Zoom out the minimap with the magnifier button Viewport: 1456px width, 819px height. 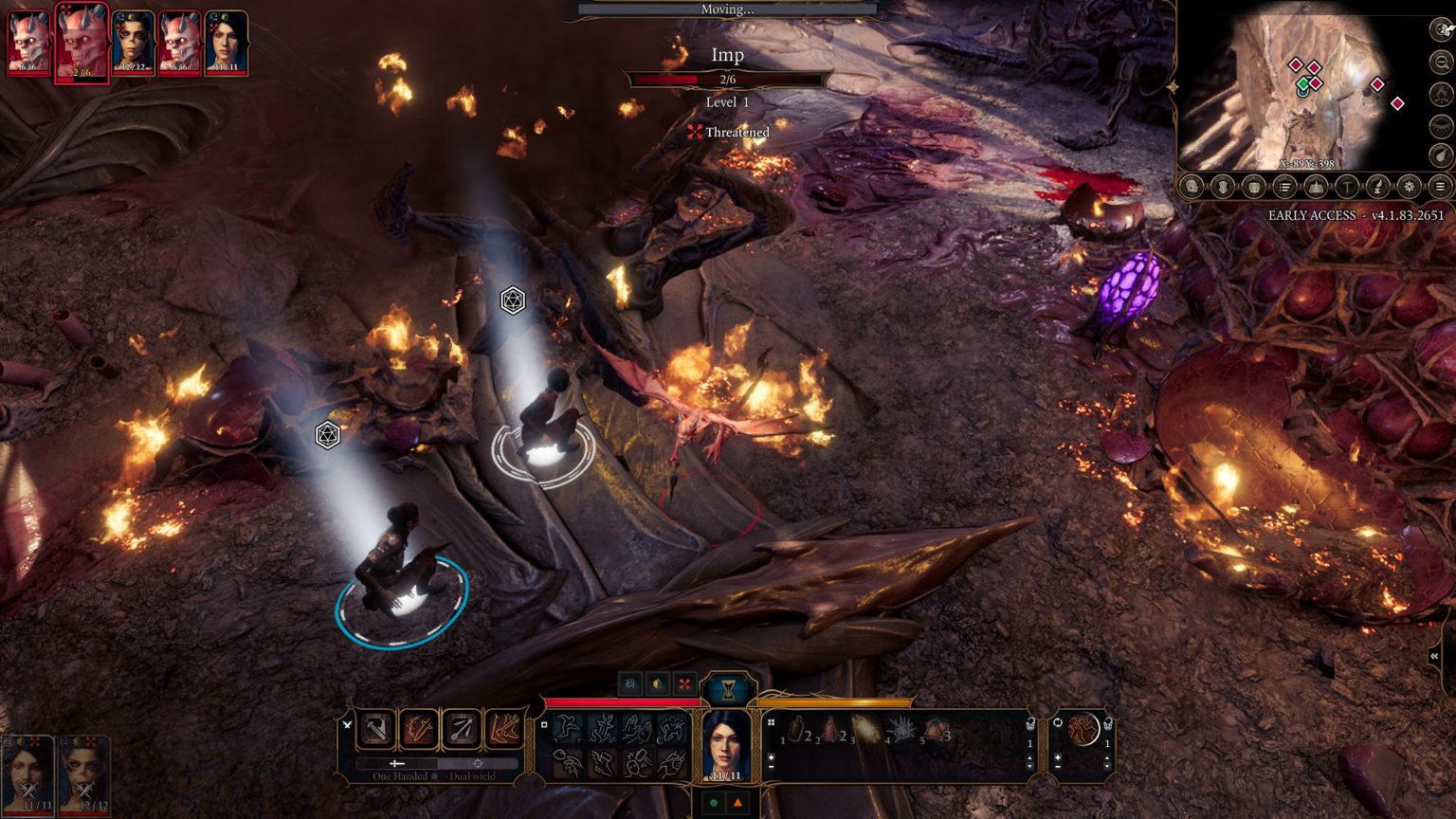(x=1441, y=63)
